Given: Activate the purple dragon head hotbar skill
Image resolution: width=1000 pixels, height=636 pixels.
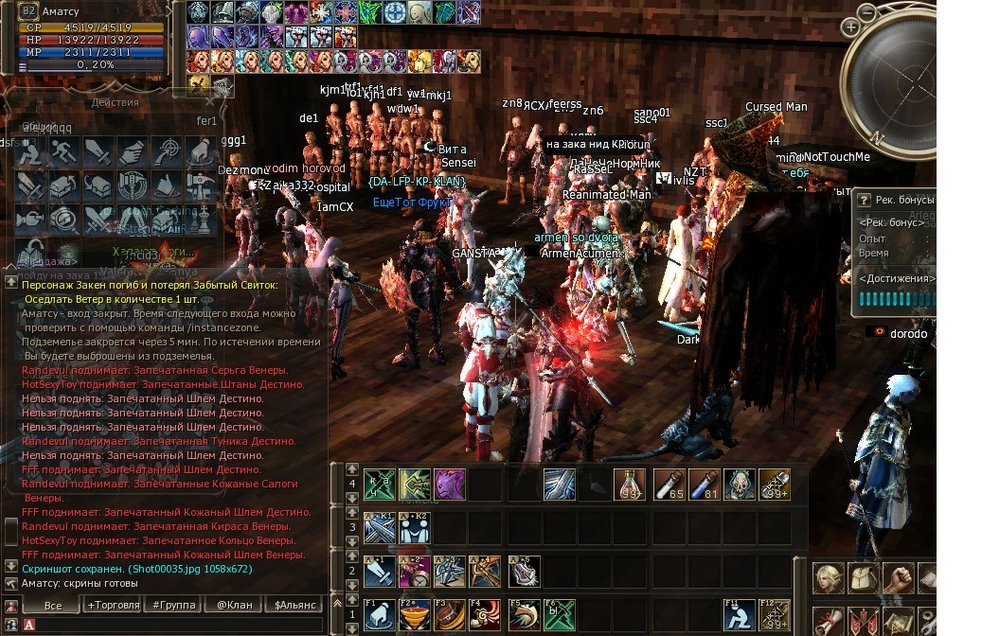Looking at the screenshot, I should tap(449, 484).
